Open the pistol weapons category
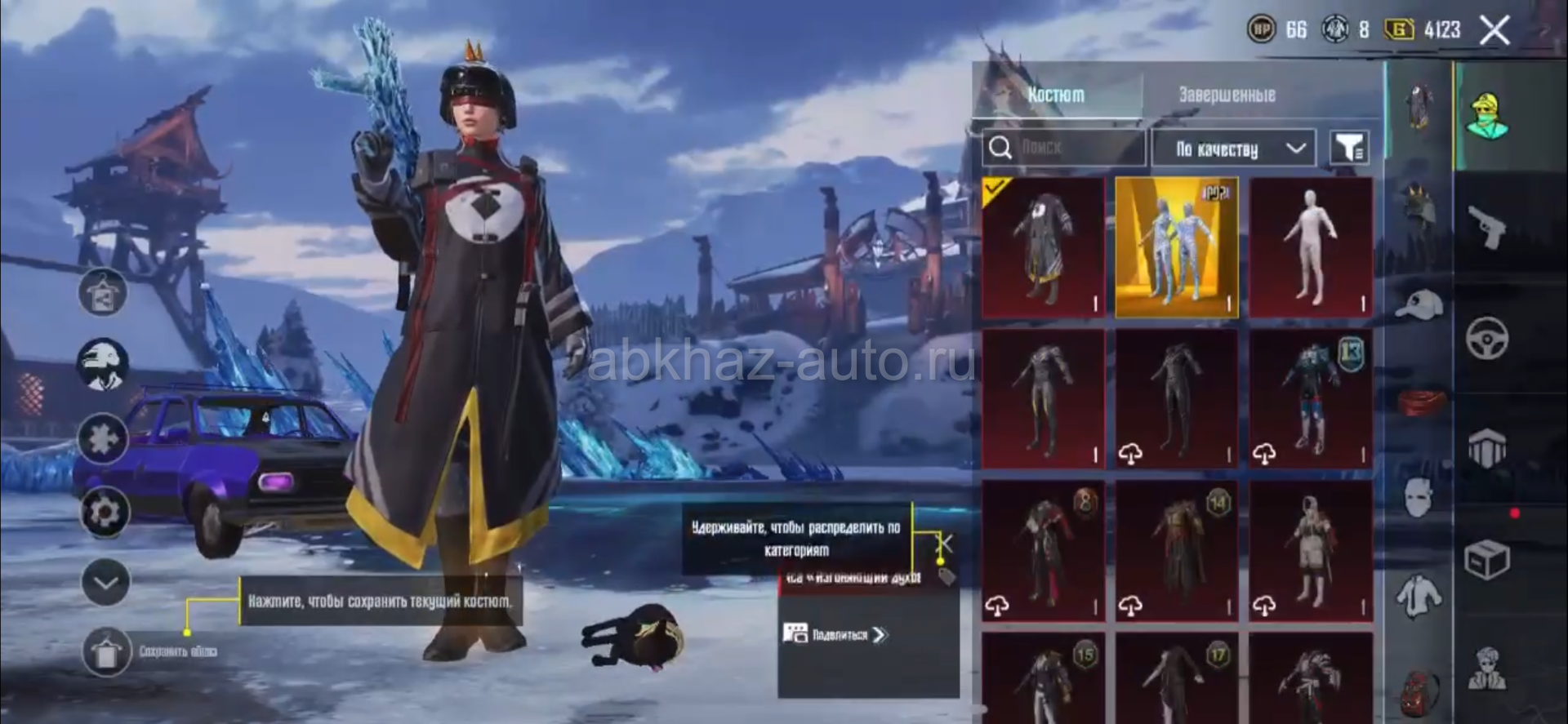The image size is (1568, 724). pos(1487,225)
